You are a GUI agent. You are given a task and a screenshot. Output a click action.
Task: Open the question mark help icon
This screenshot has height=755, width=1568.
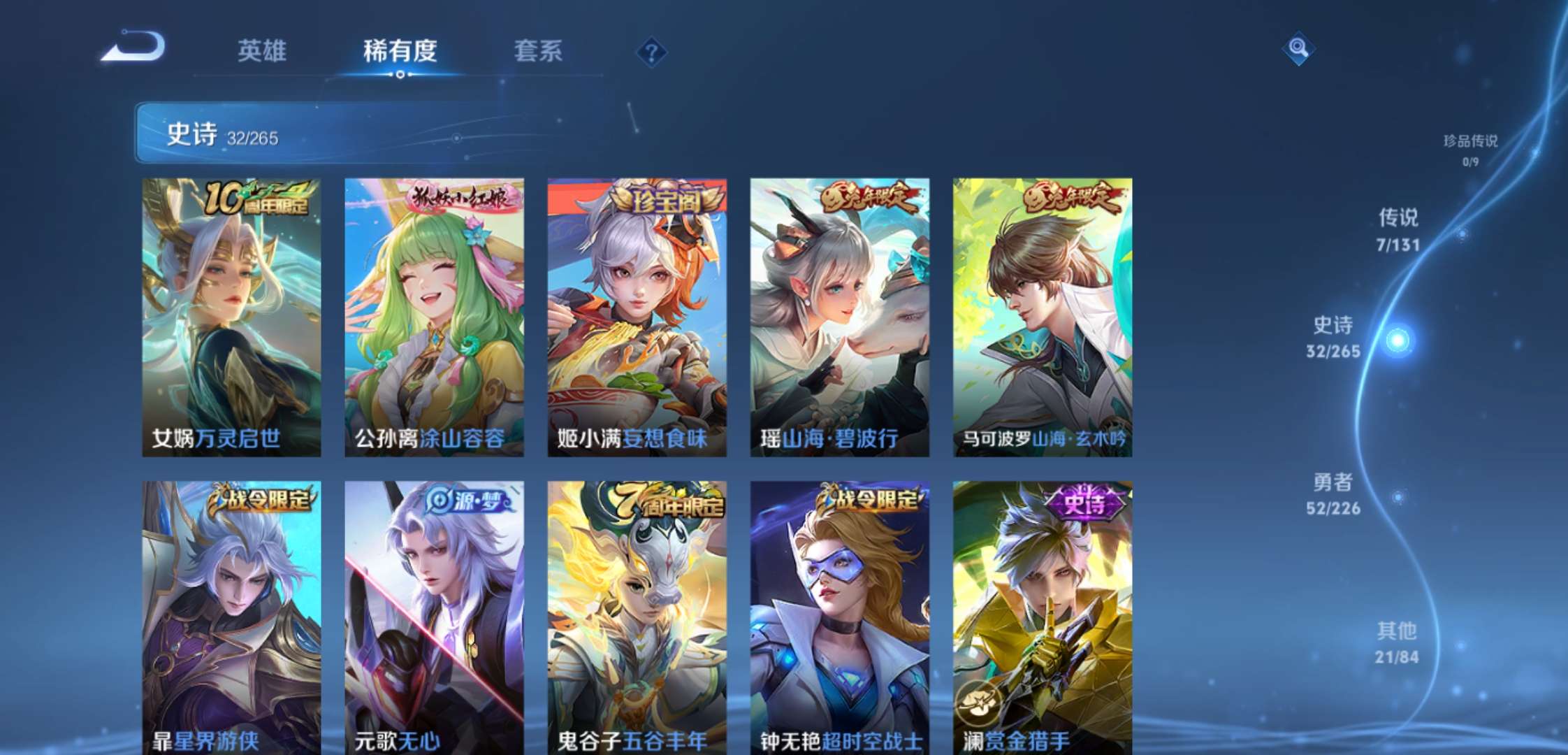651,52
